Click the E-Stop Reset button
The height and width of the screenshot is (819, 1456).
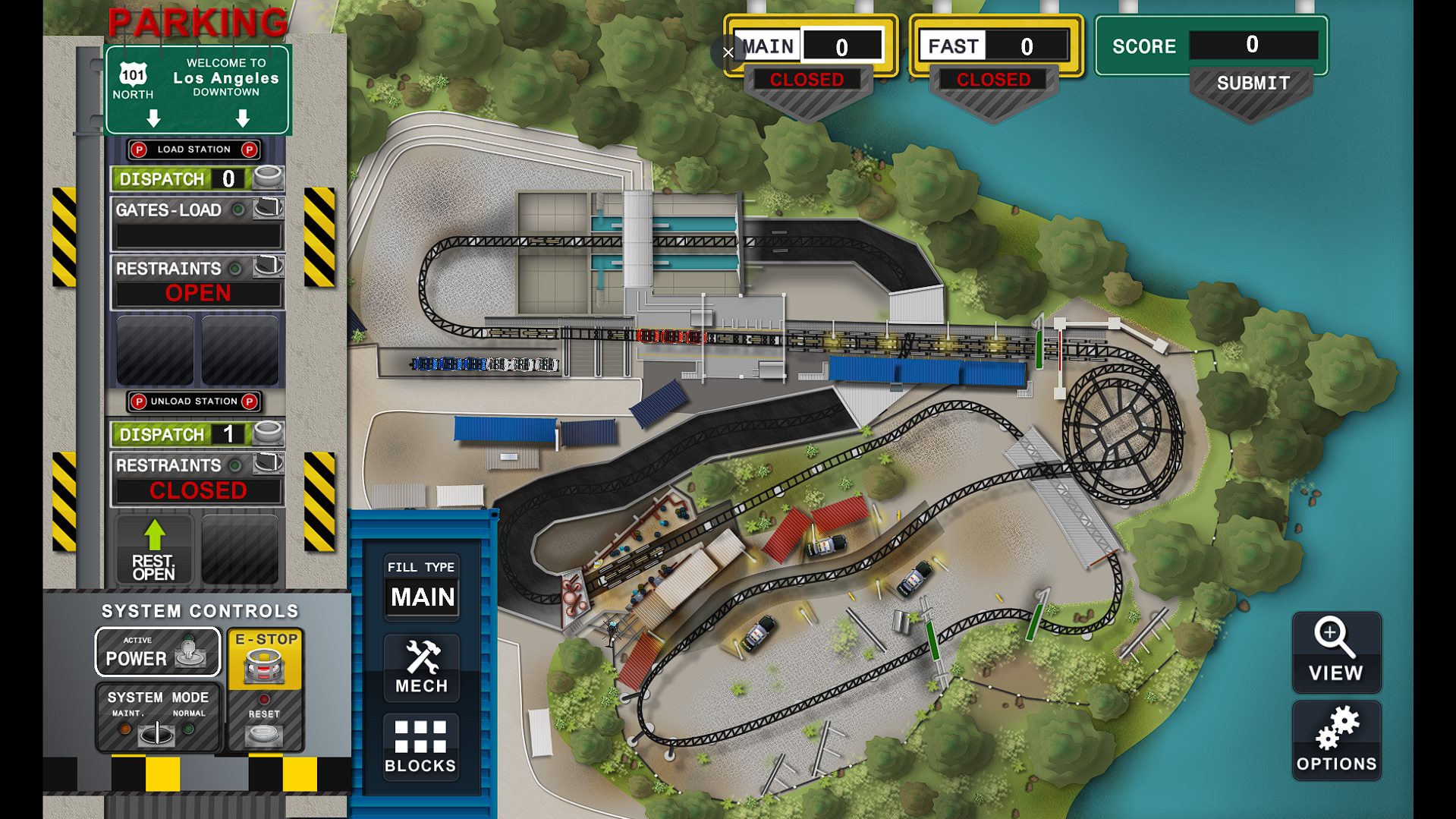click(x=264, y=733)
